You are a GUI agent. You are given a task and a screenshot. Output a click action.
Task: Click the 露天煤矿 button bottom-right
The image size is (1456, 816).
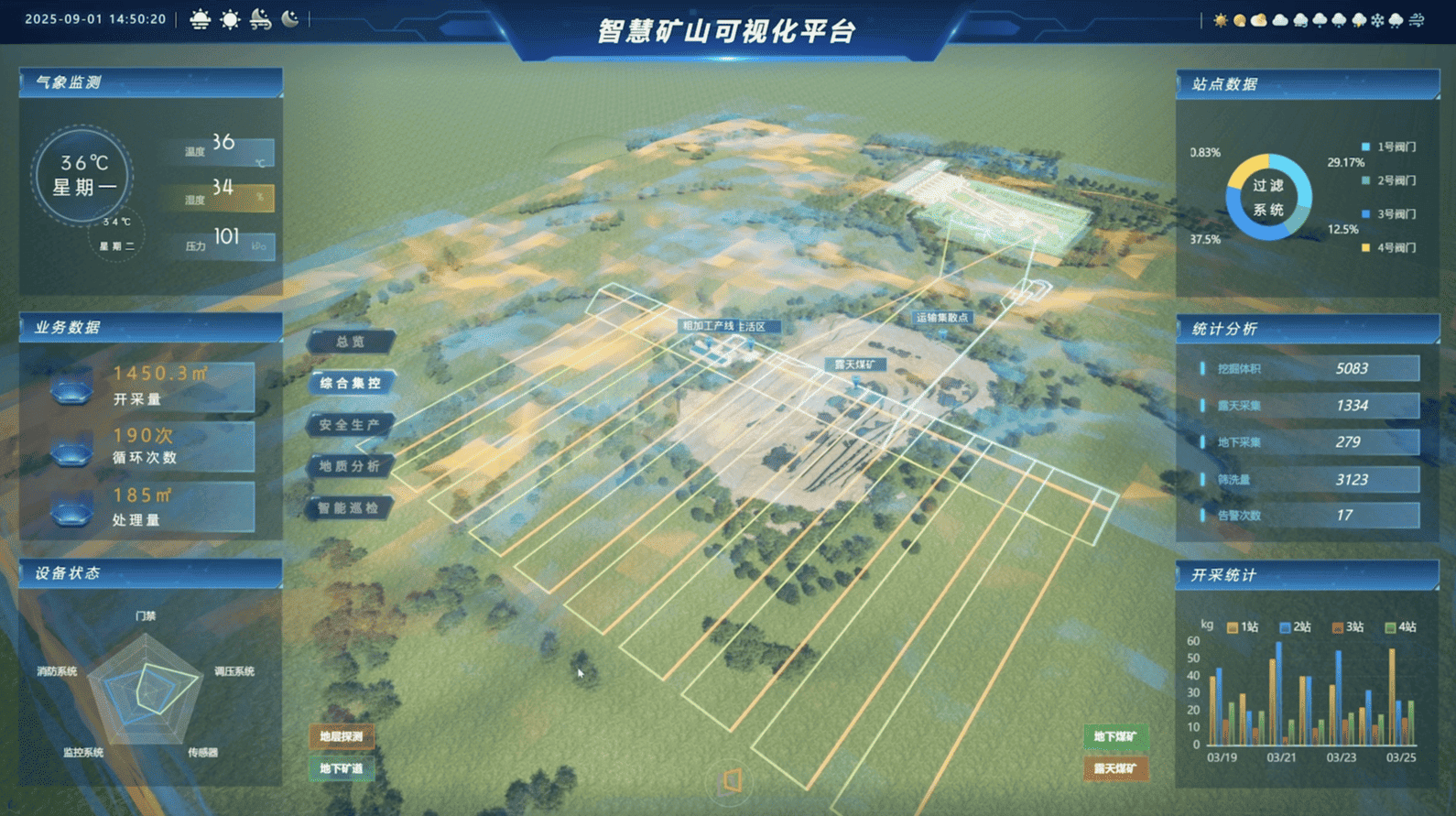point(1115,769)
